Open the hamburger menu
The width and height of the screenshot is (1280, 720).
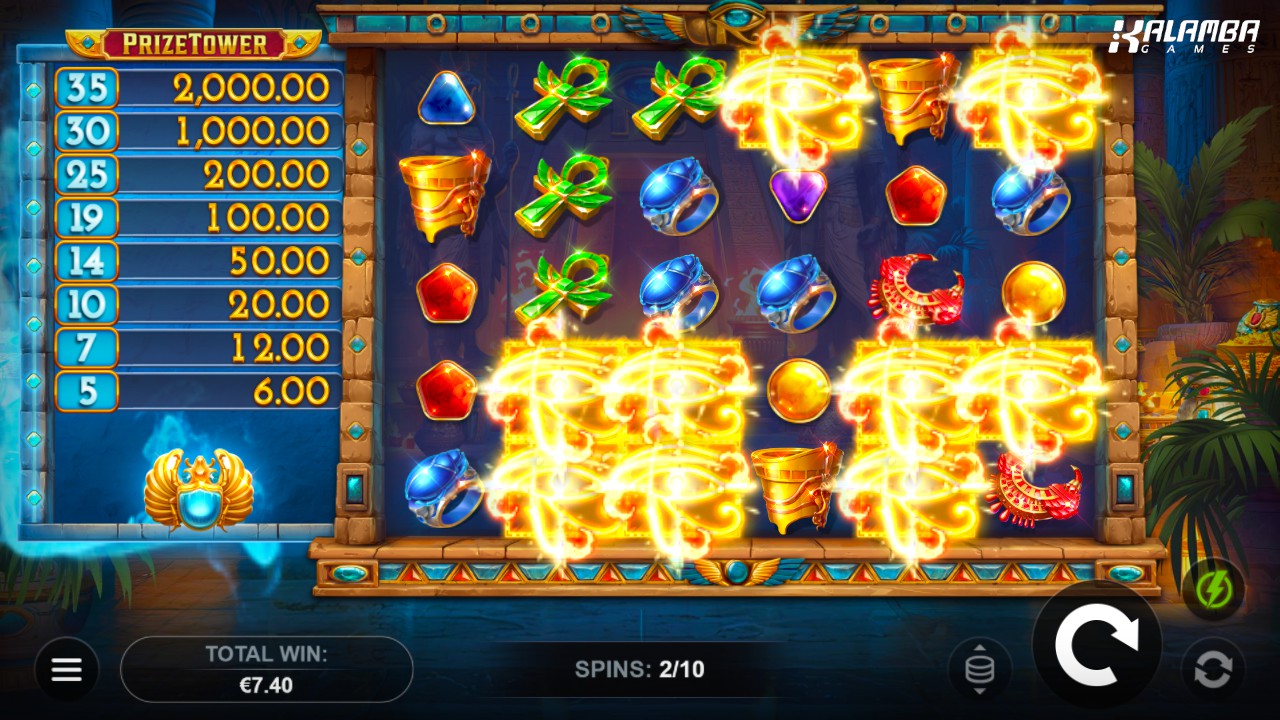pyautogui.click(x=67, y=669)
